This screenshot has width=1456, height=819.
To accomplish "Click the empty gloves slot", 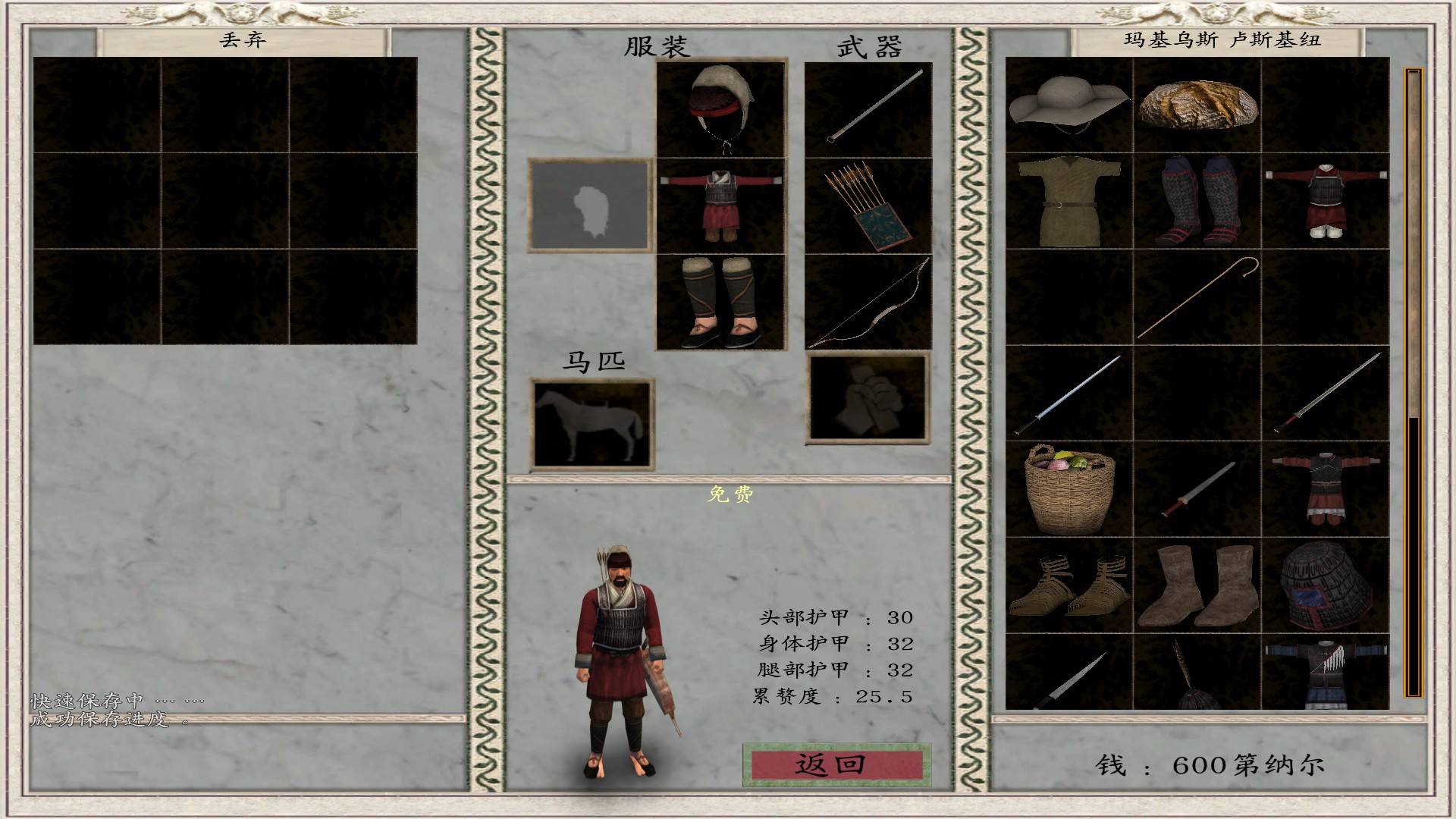I will [x=868, y=397].
